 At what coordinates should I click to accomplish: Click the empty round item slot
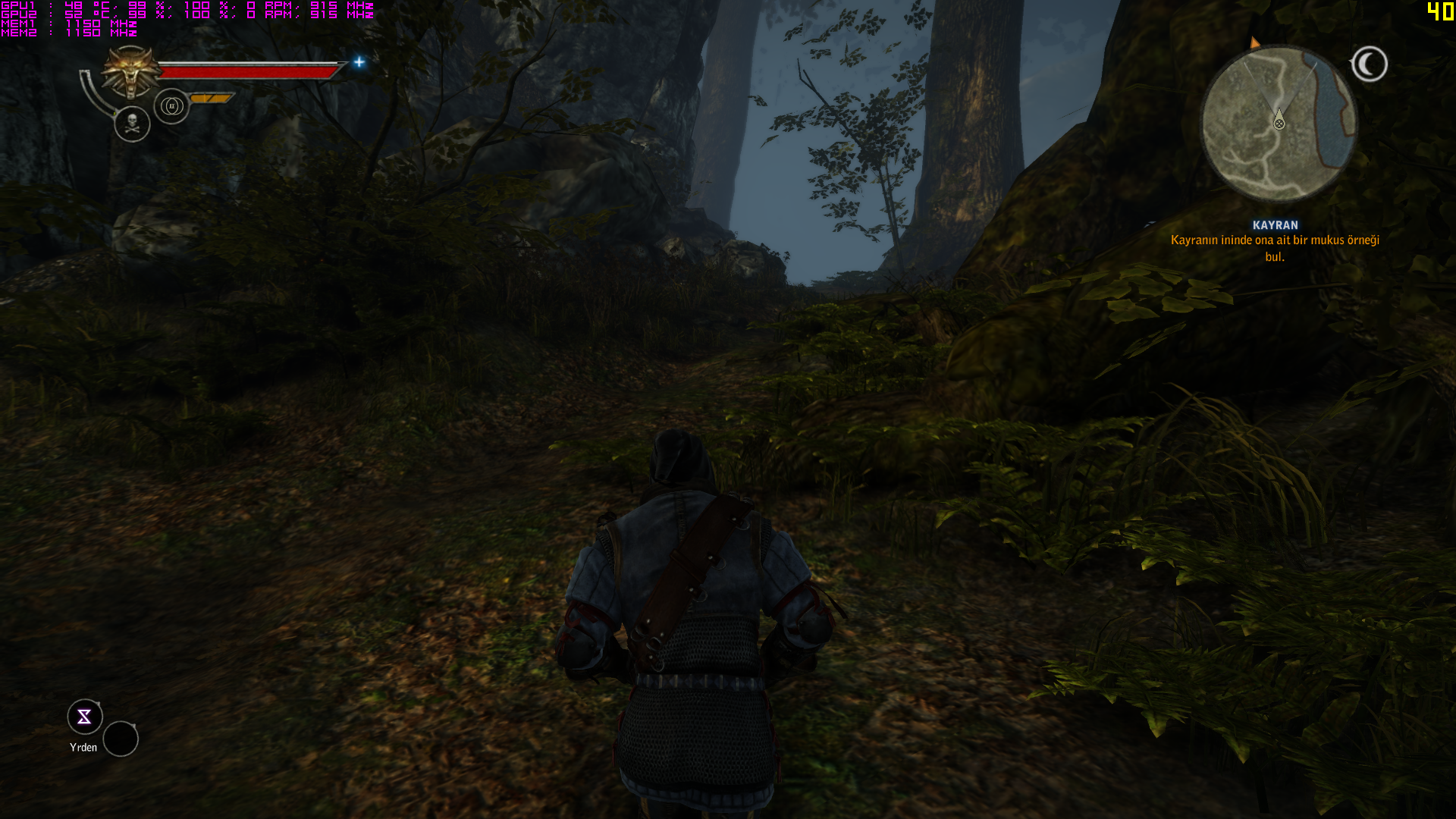121,739
